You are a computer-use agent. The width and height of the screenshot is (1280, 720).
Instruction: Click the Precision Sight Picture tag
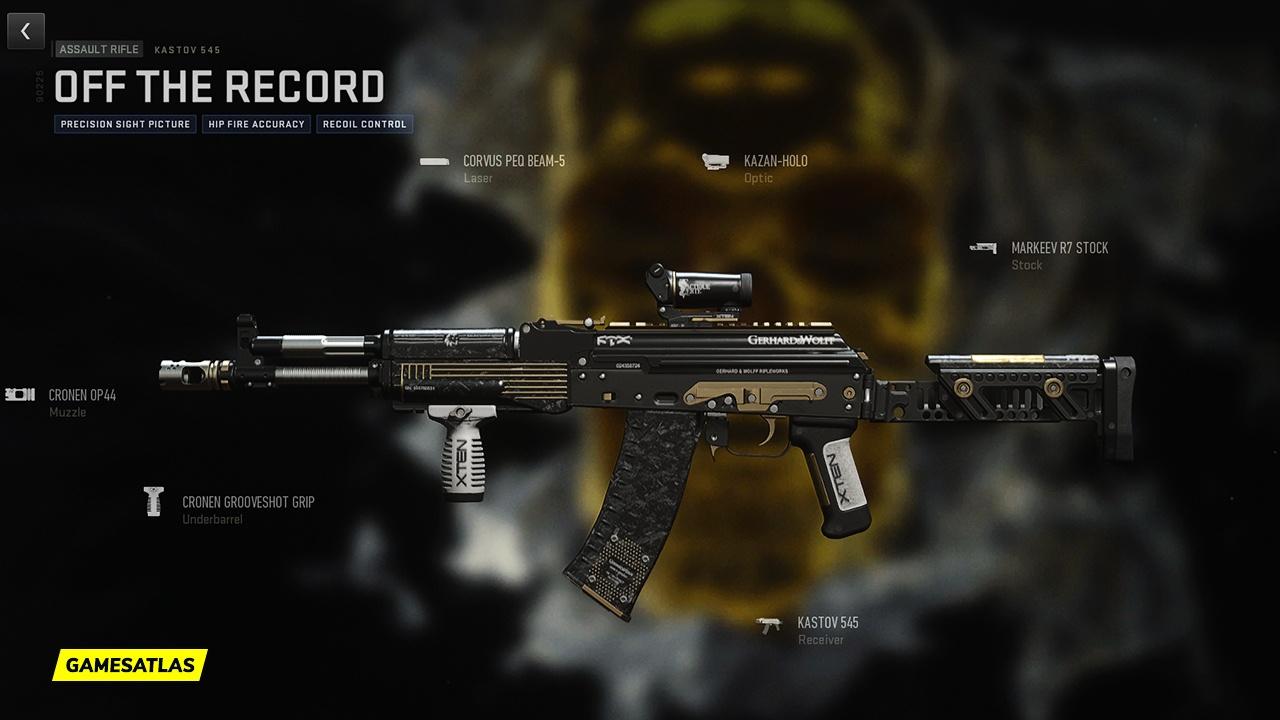pyautogui.click(x=125, y=125)
